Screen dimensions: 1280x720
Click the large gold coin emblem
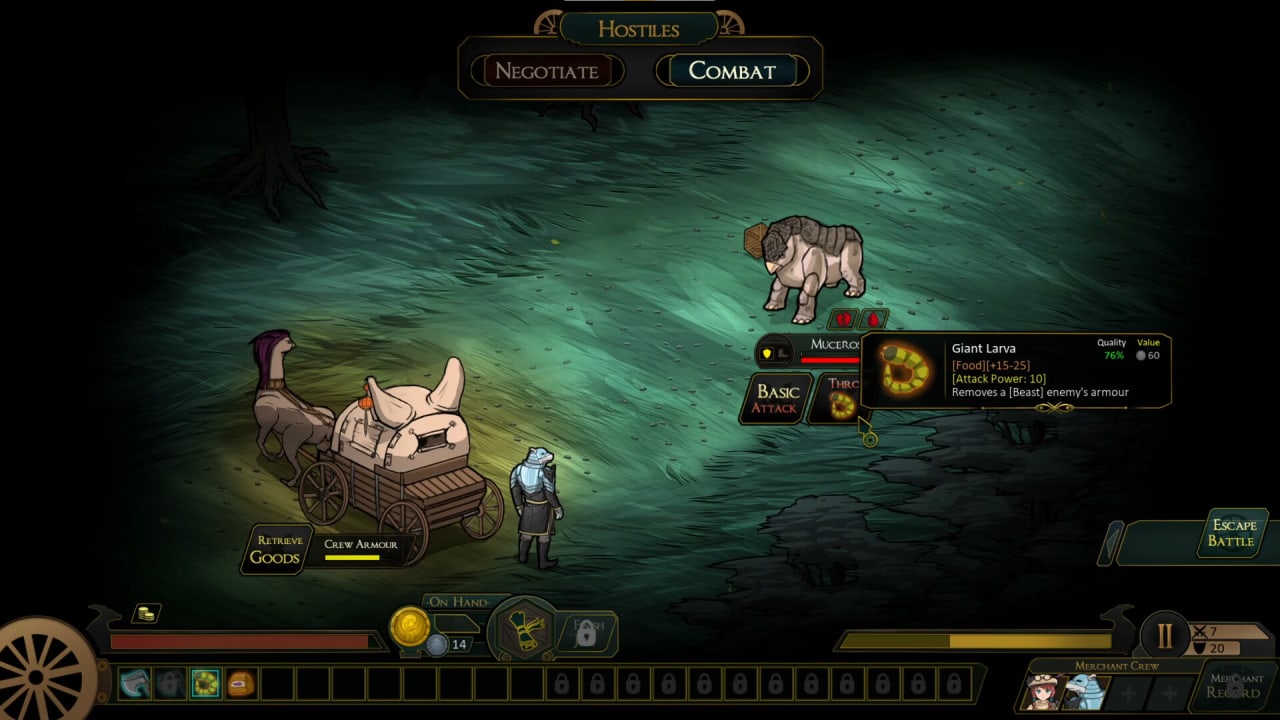coord(409,626)
